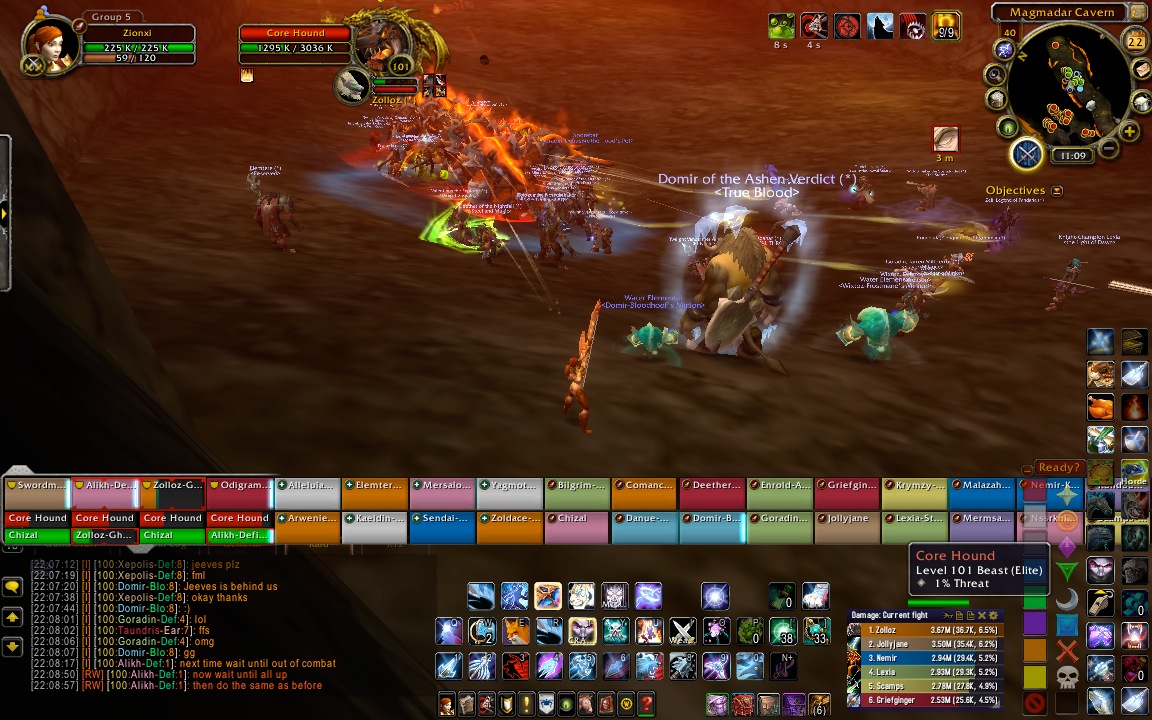Open the calendar button showing 22

point(1135,41)
